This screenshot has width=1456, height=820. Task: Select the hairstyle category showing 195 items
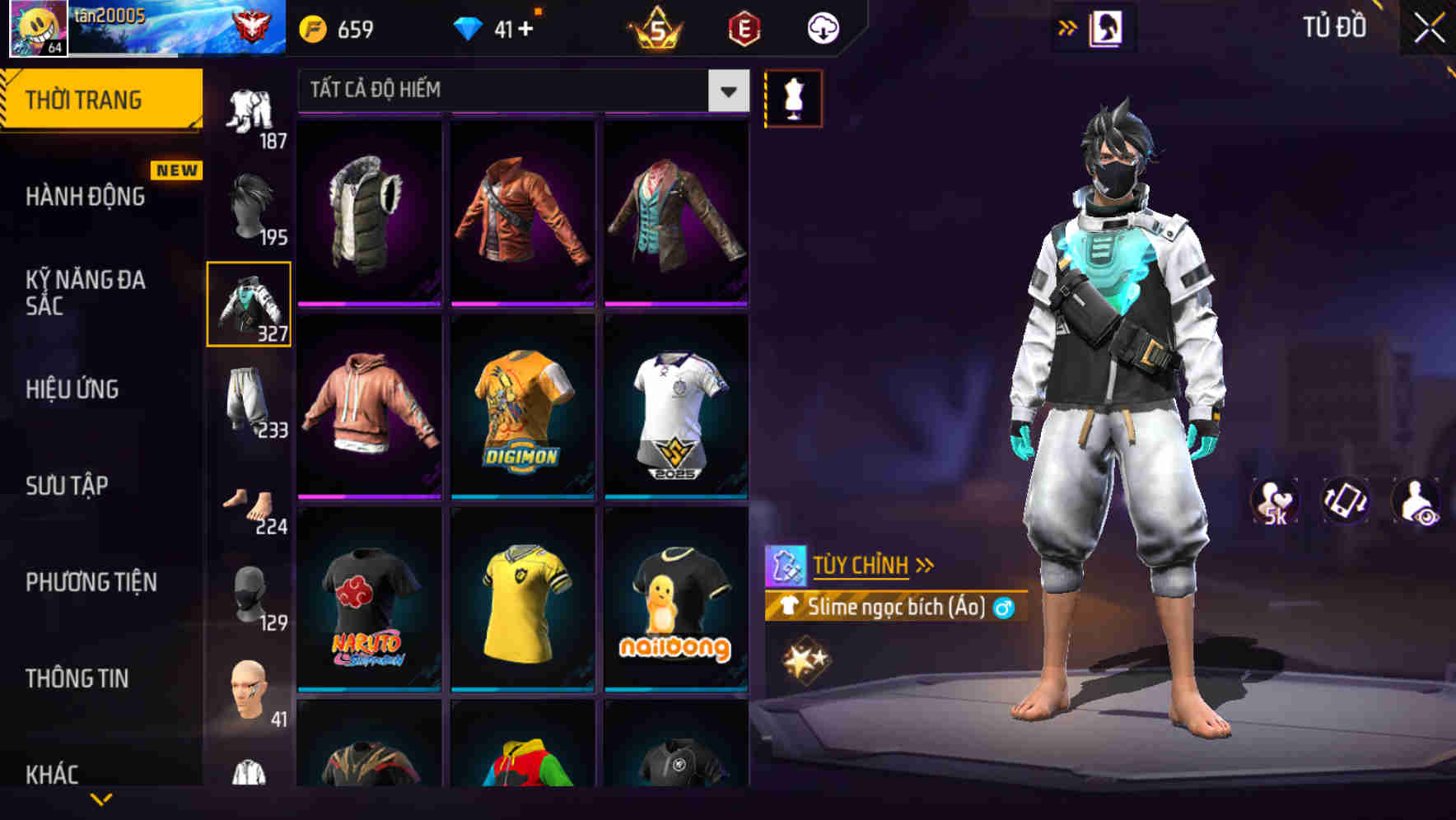[251, 206]
